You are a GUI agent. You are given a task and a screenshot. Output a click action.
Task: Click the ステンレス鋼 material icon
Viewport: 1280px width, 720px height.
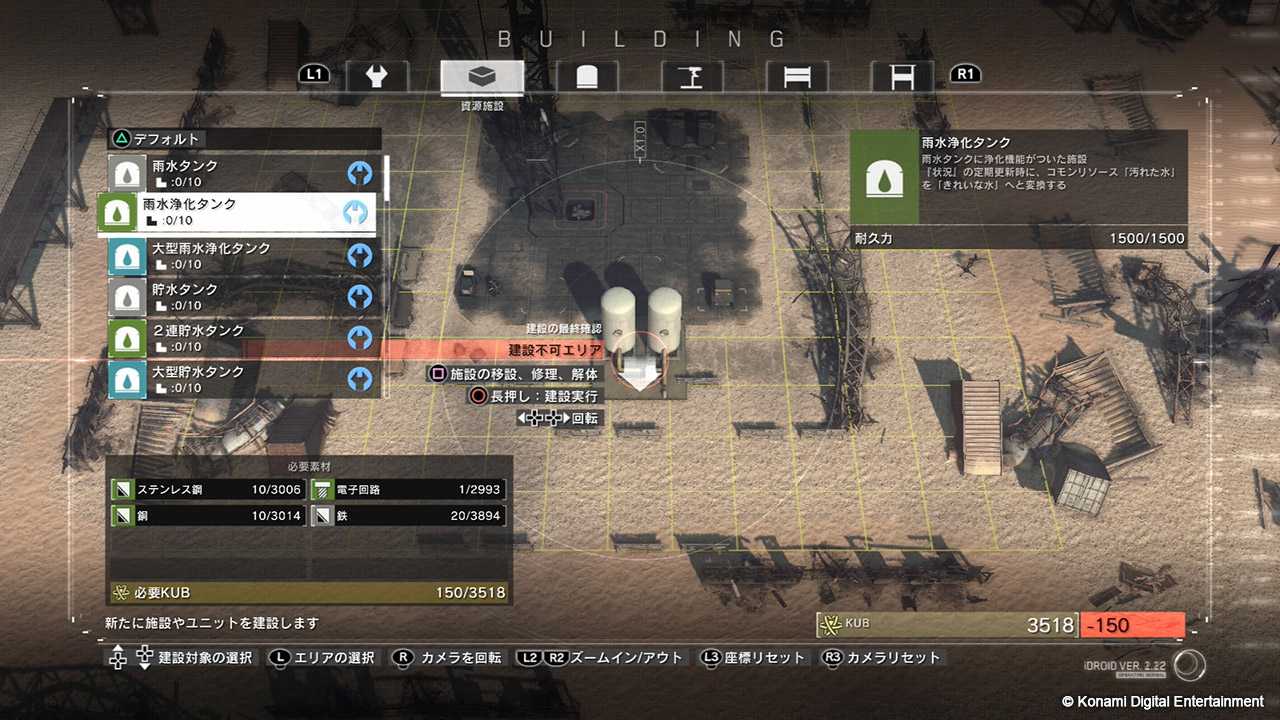tap(122, 489)
